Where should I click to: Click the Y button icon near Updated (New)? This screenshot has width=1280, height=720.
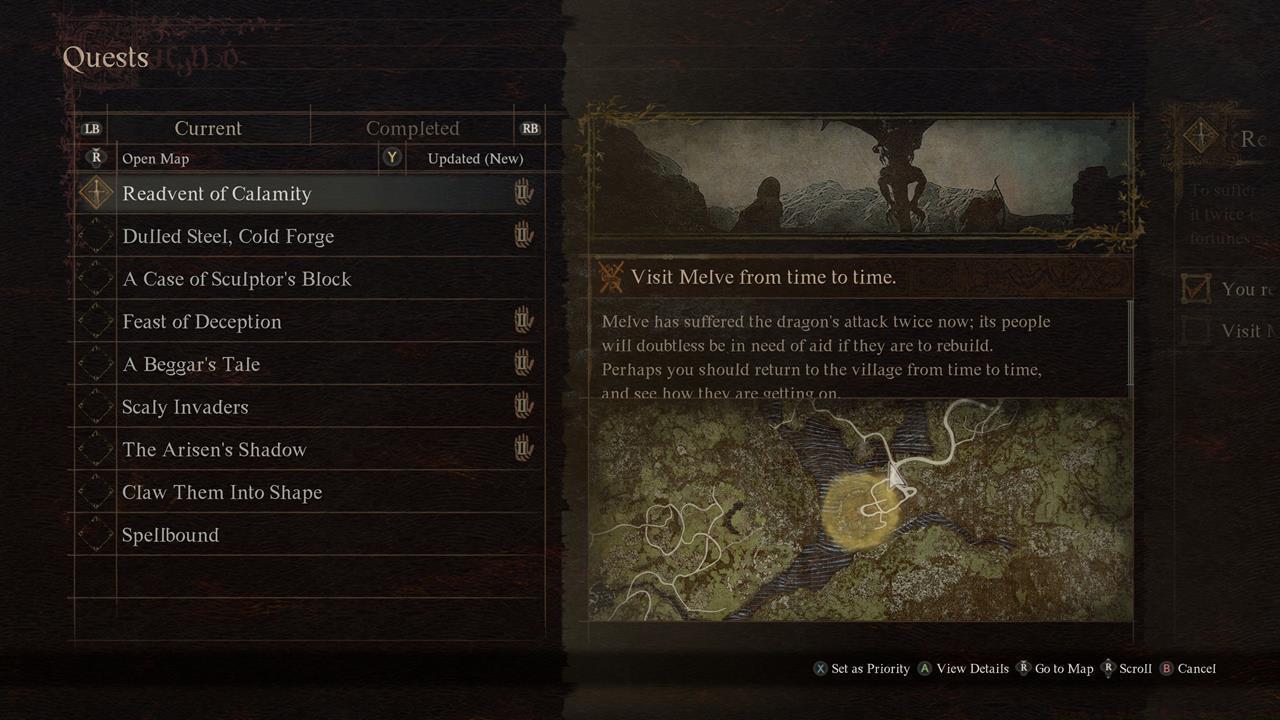click(x=392, y=158)
